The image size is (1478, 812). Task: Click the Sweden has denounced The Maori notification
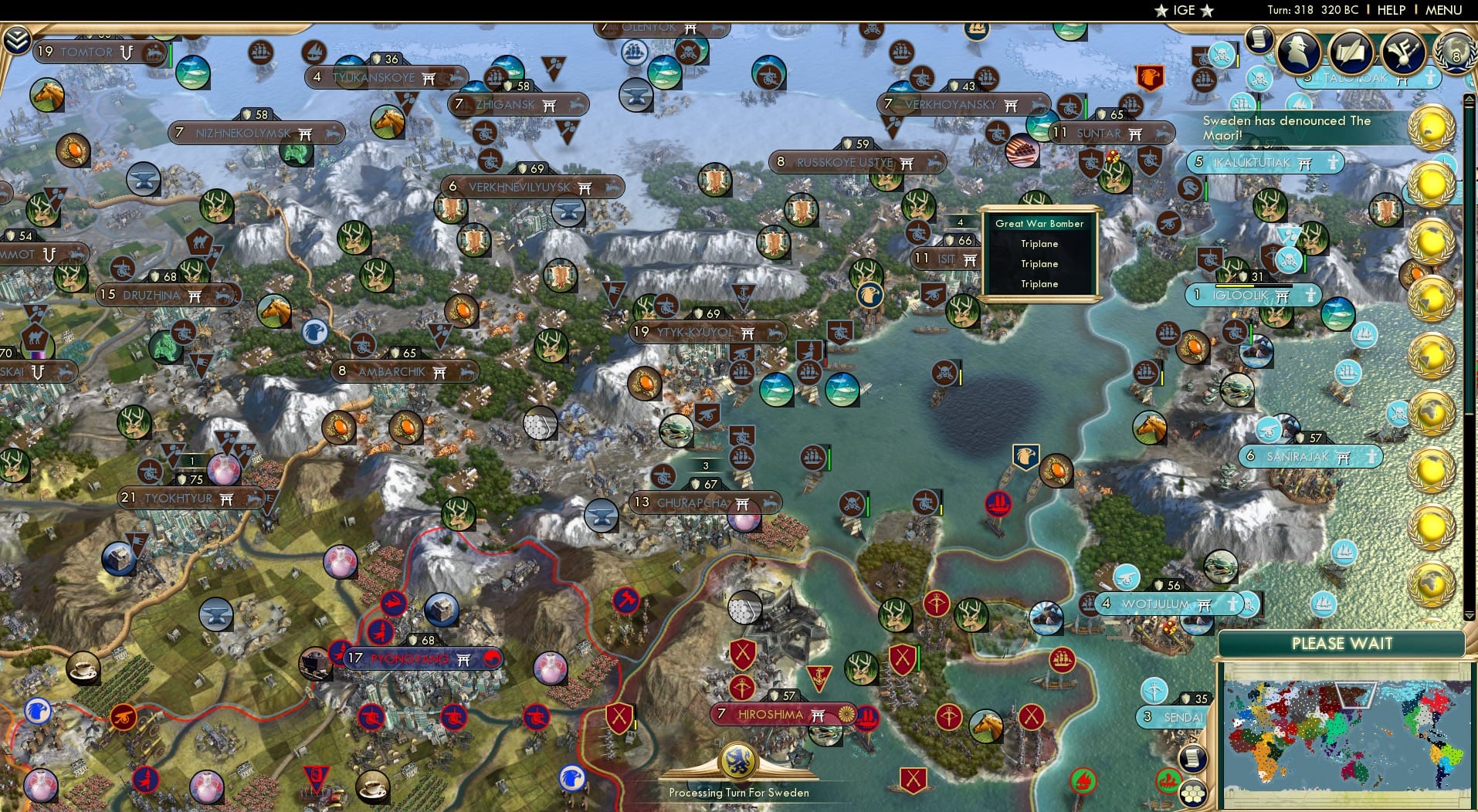coord(1286,127)
